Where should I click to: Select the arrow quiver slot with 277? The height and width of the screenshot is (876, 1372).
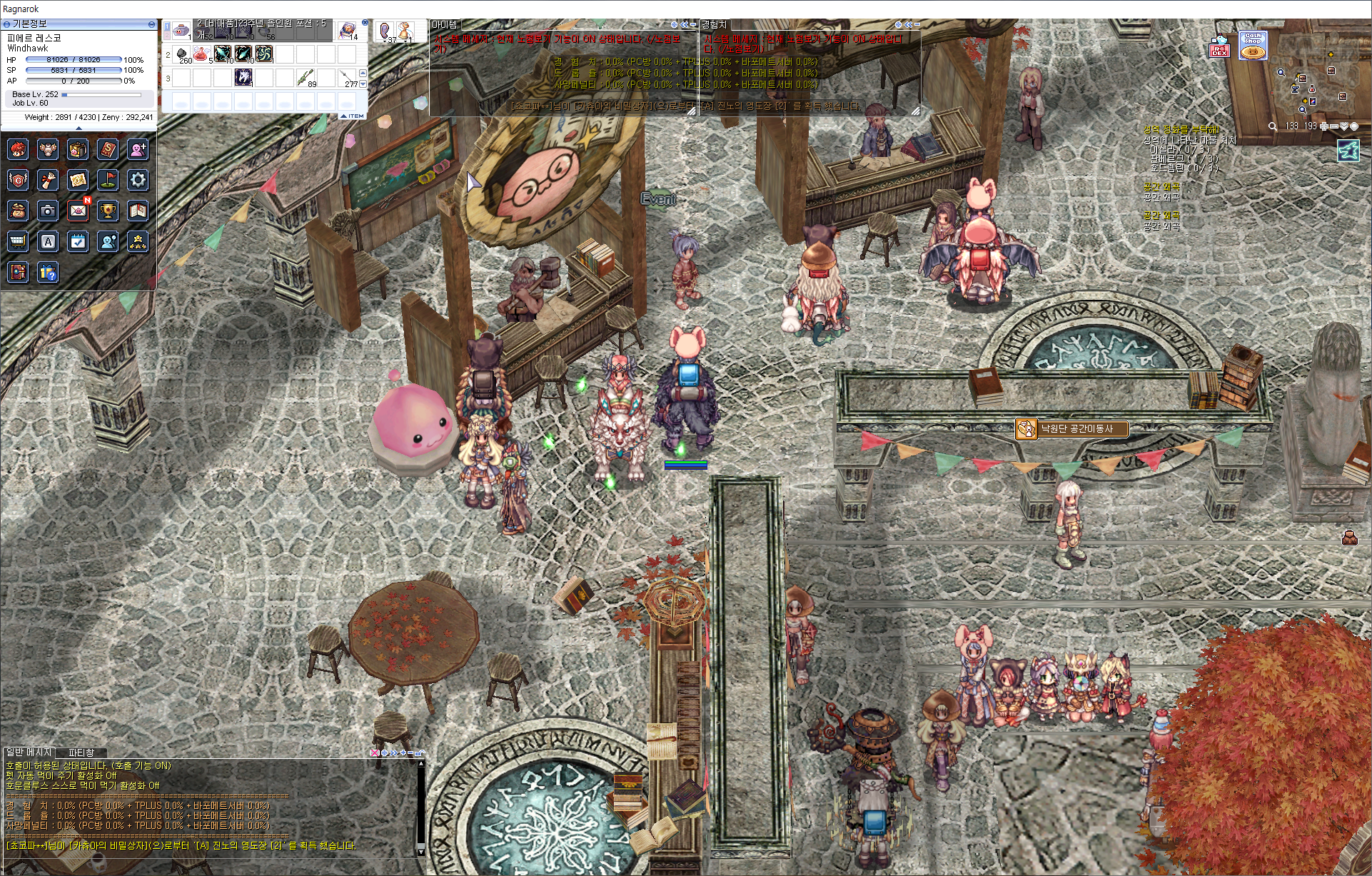(x=347, y=77)
